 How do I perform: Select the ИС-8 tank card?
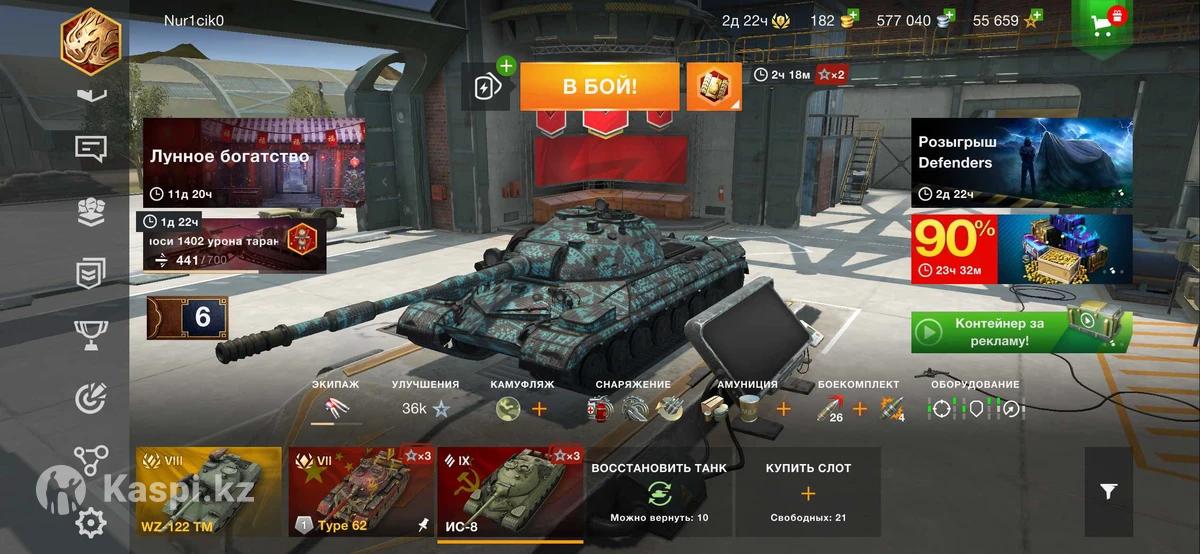click(x=510, y=492)
